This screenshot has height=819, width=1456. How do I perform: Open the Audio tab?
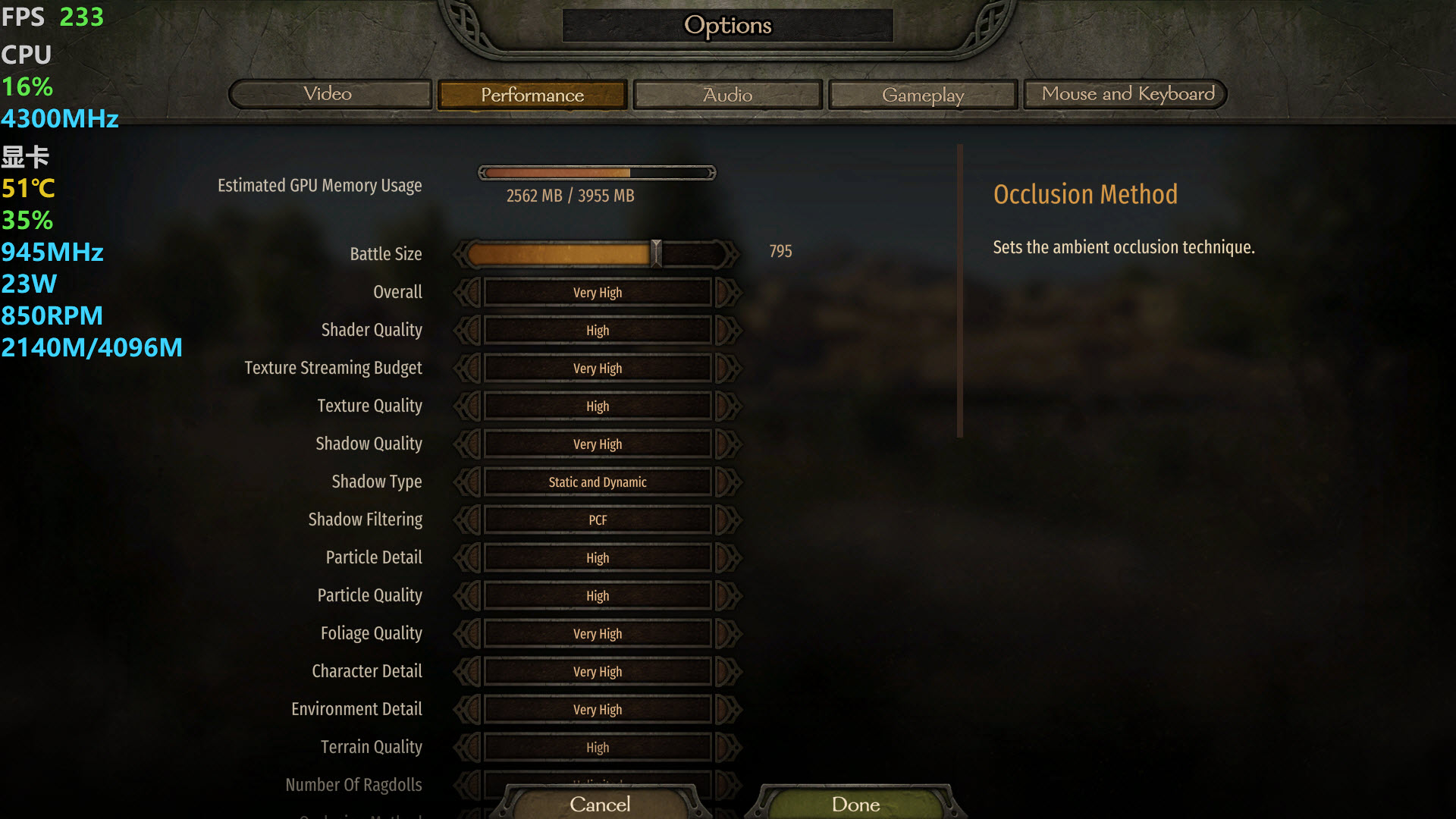coord(727,95)
